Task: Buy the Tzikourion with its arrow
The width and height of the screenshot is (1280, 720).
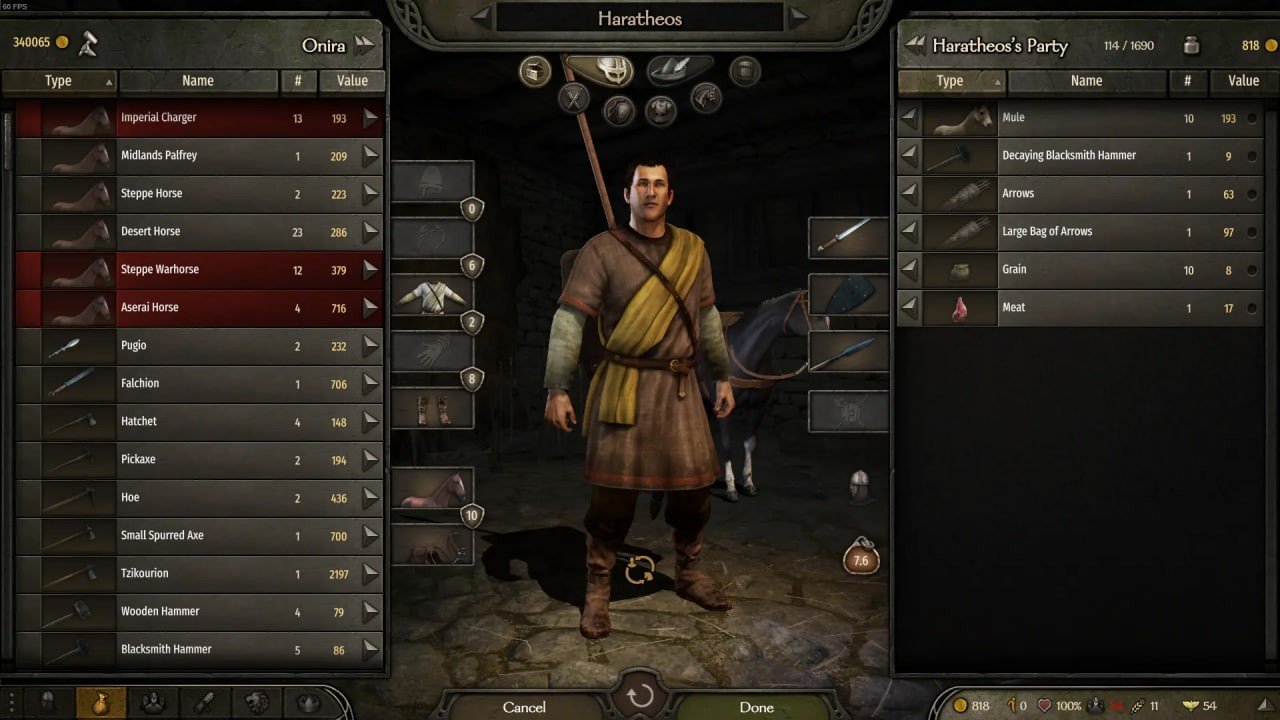Action: coord(371,574)
